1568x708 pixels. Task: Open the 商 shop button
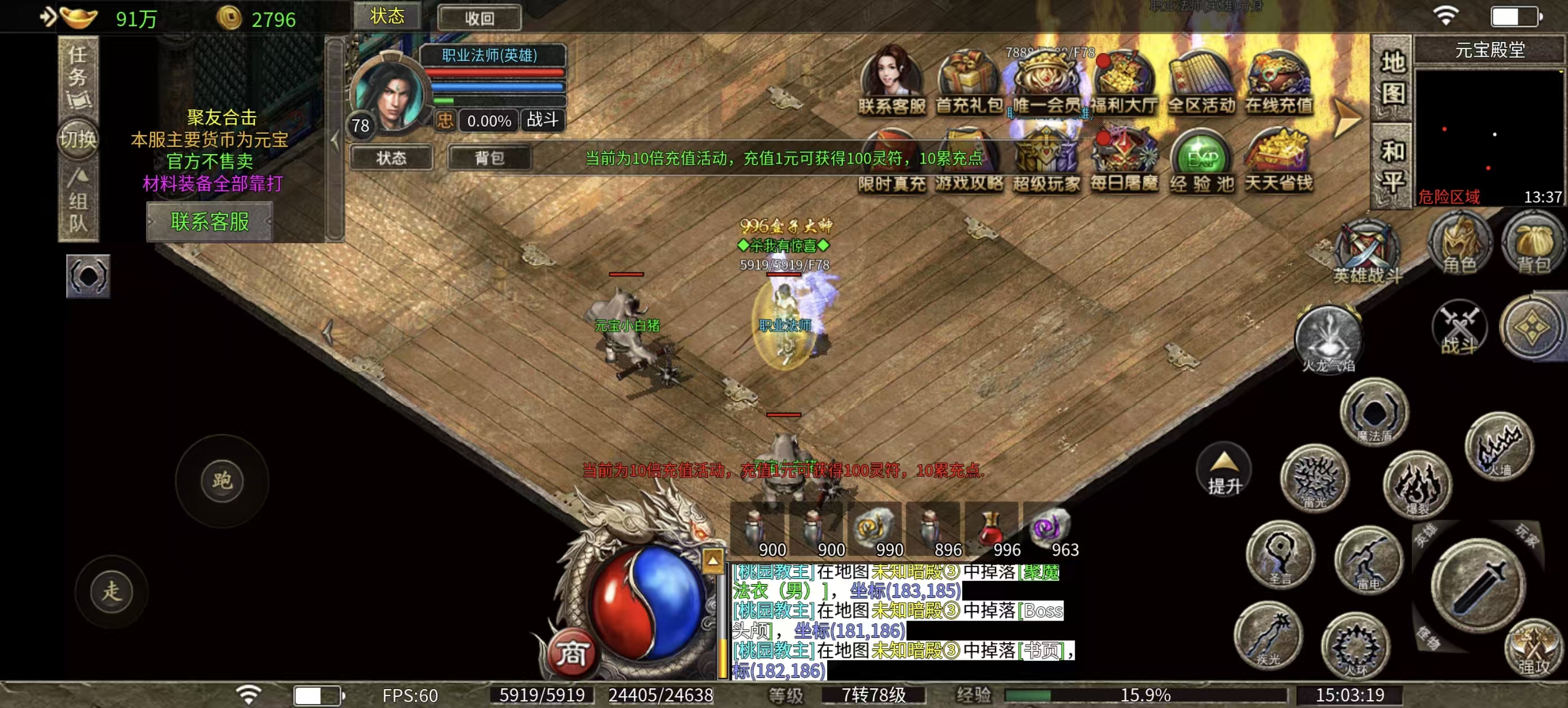(571, 654)
